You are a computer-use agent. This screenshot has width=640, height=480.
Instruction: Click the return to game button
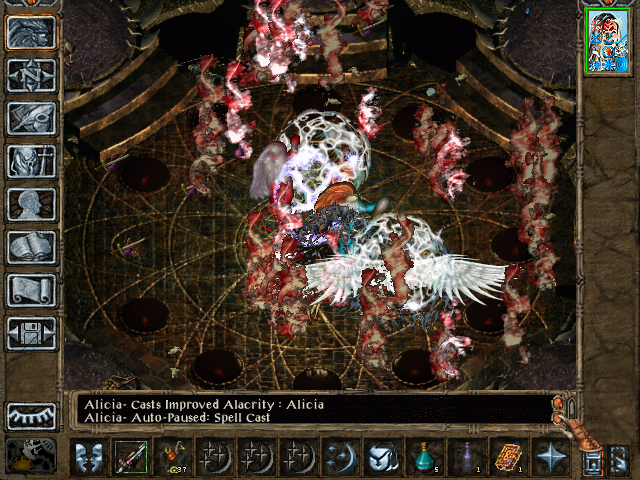[32, 33]
